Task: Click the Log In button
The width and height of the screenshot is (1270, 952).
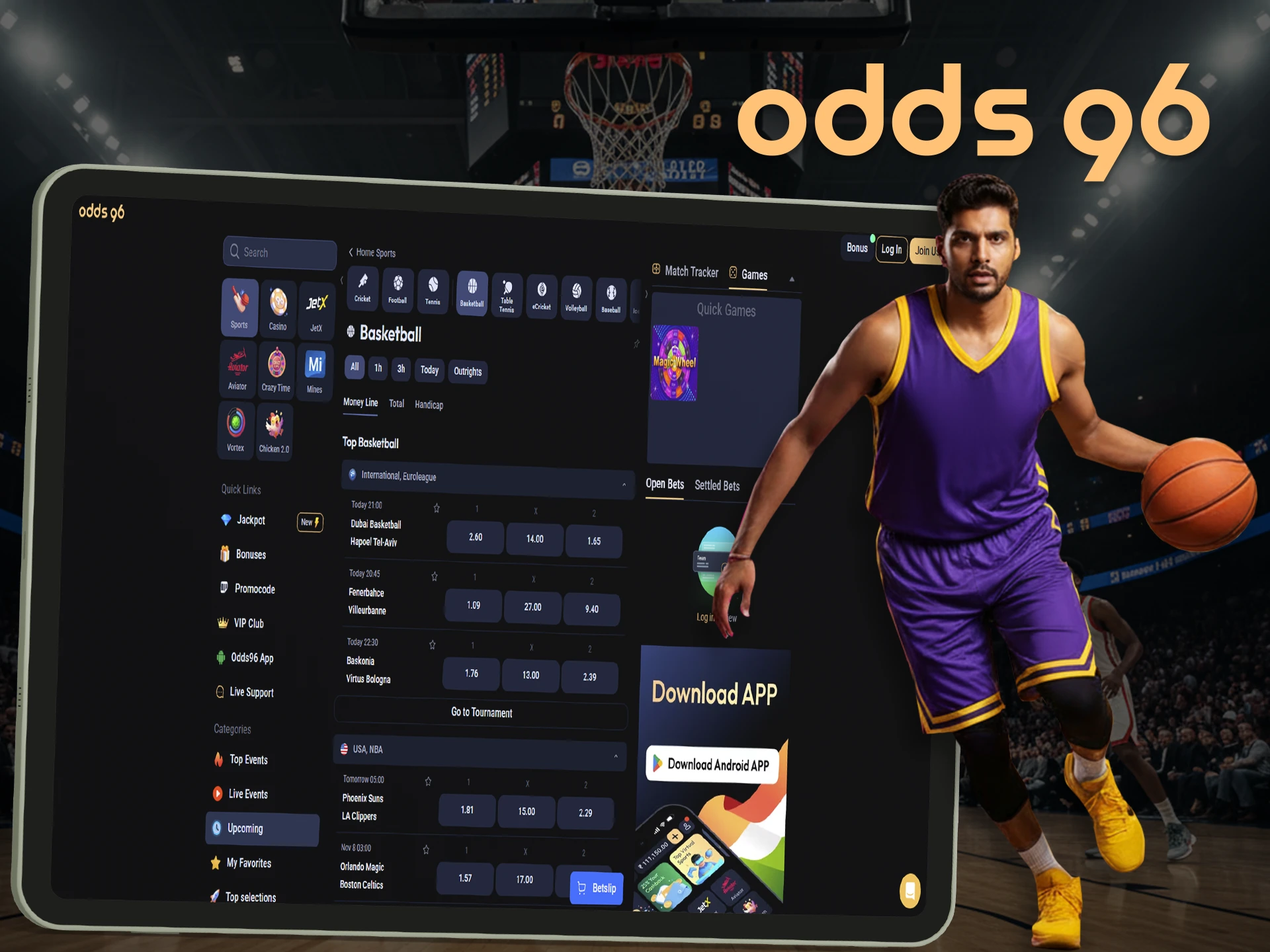Action: [891, 249]
